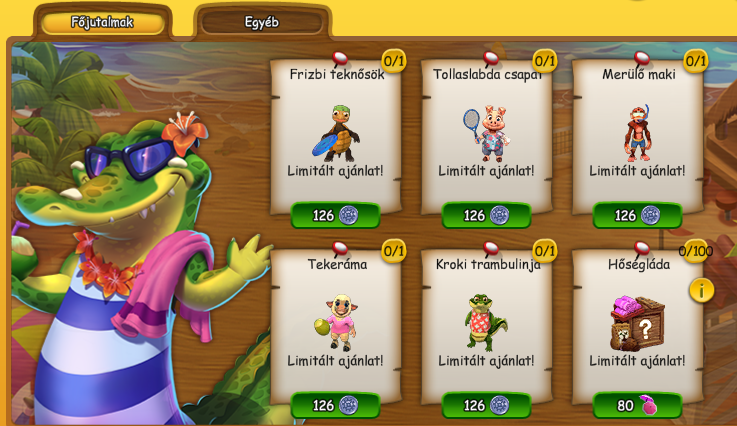Select the Hőségláda mystery chest thumbnail
This screenshot has height=426, width=737.
point(637,322)
